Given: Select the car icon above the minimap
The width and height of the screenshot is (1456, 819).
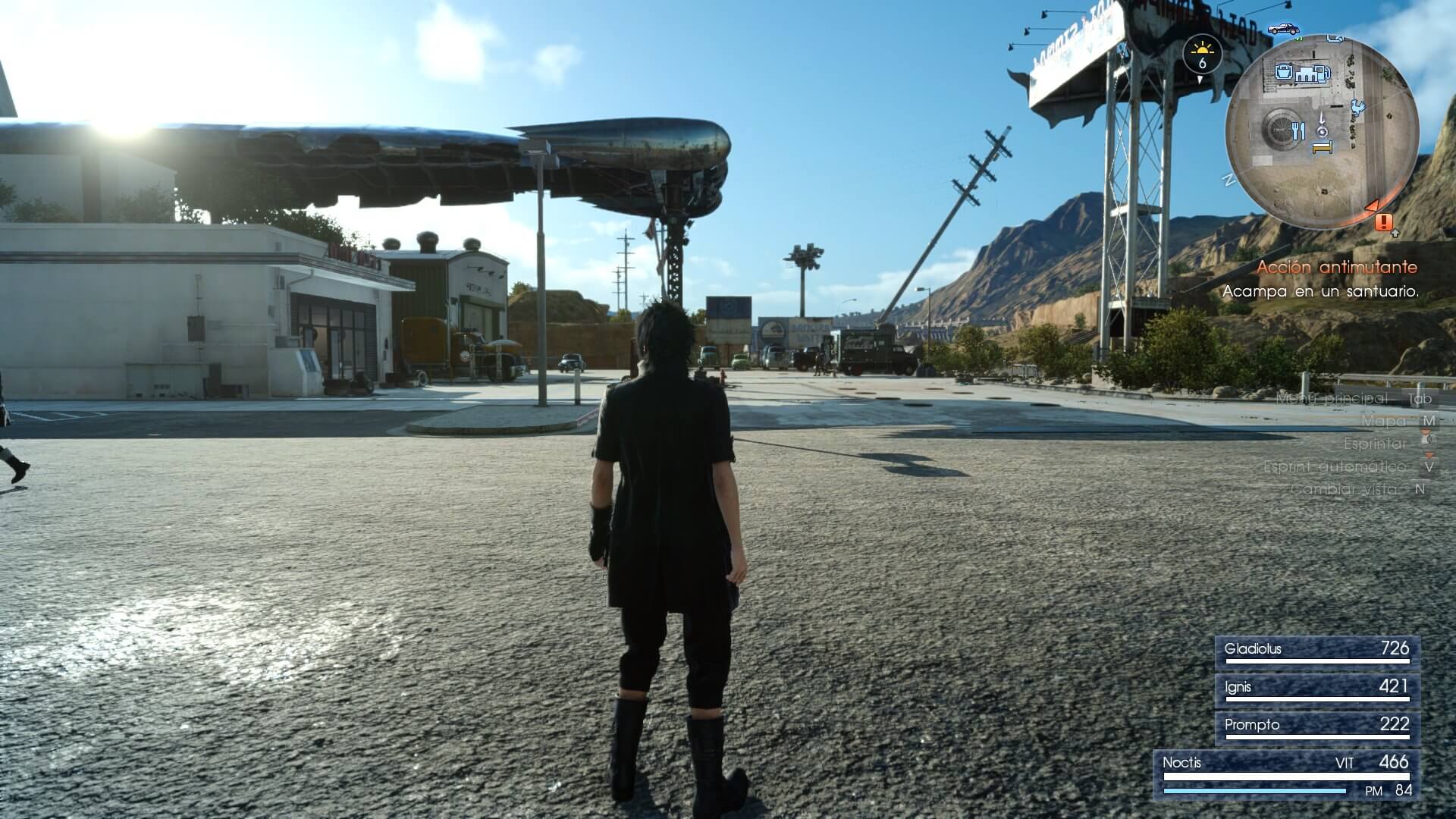Looking at the screenshot, I should click(1283, 29).
